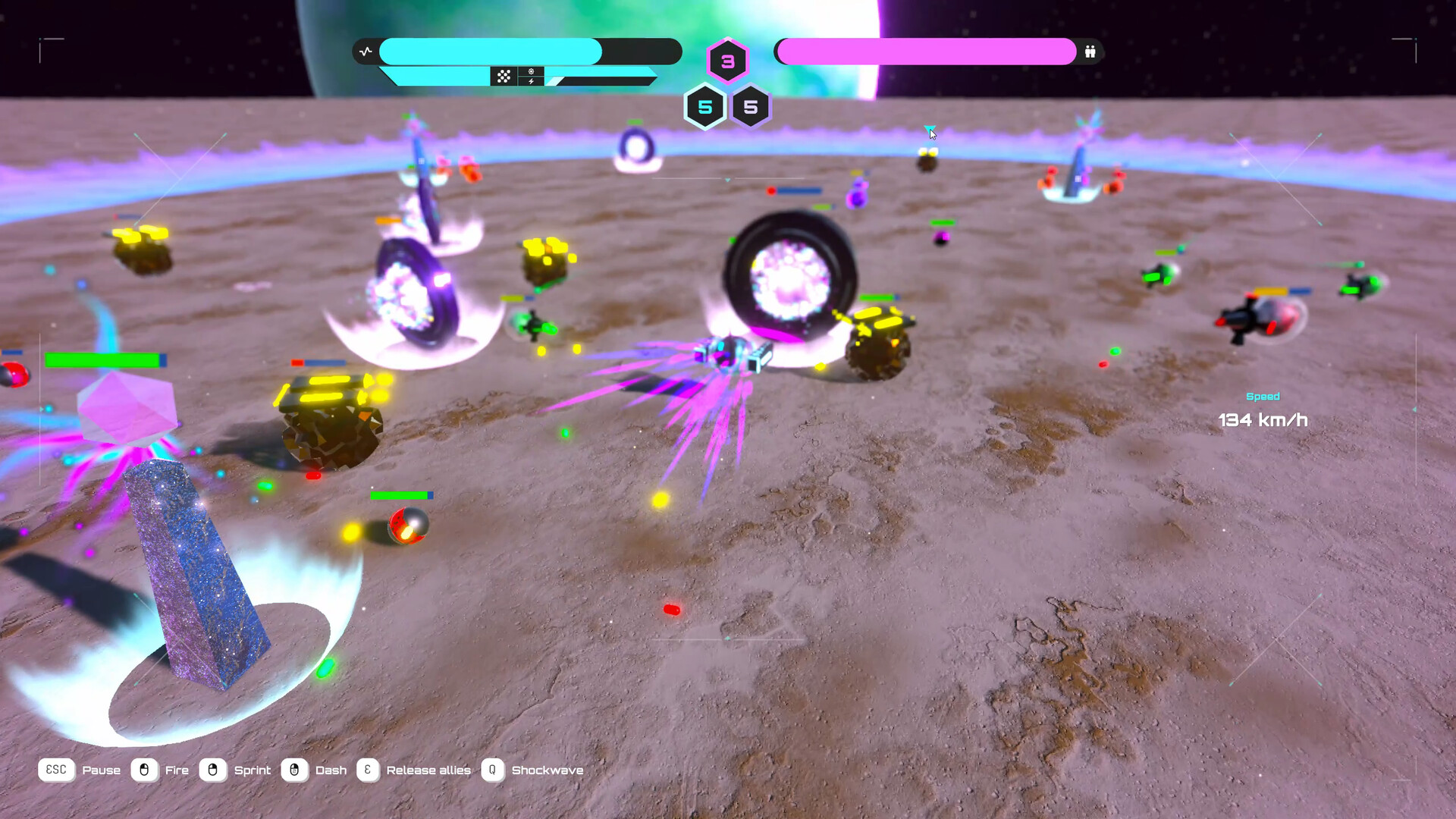Screen dimensions: 1456x819
Task: Click the Q key icon for Shockwave
Action: 492,770
